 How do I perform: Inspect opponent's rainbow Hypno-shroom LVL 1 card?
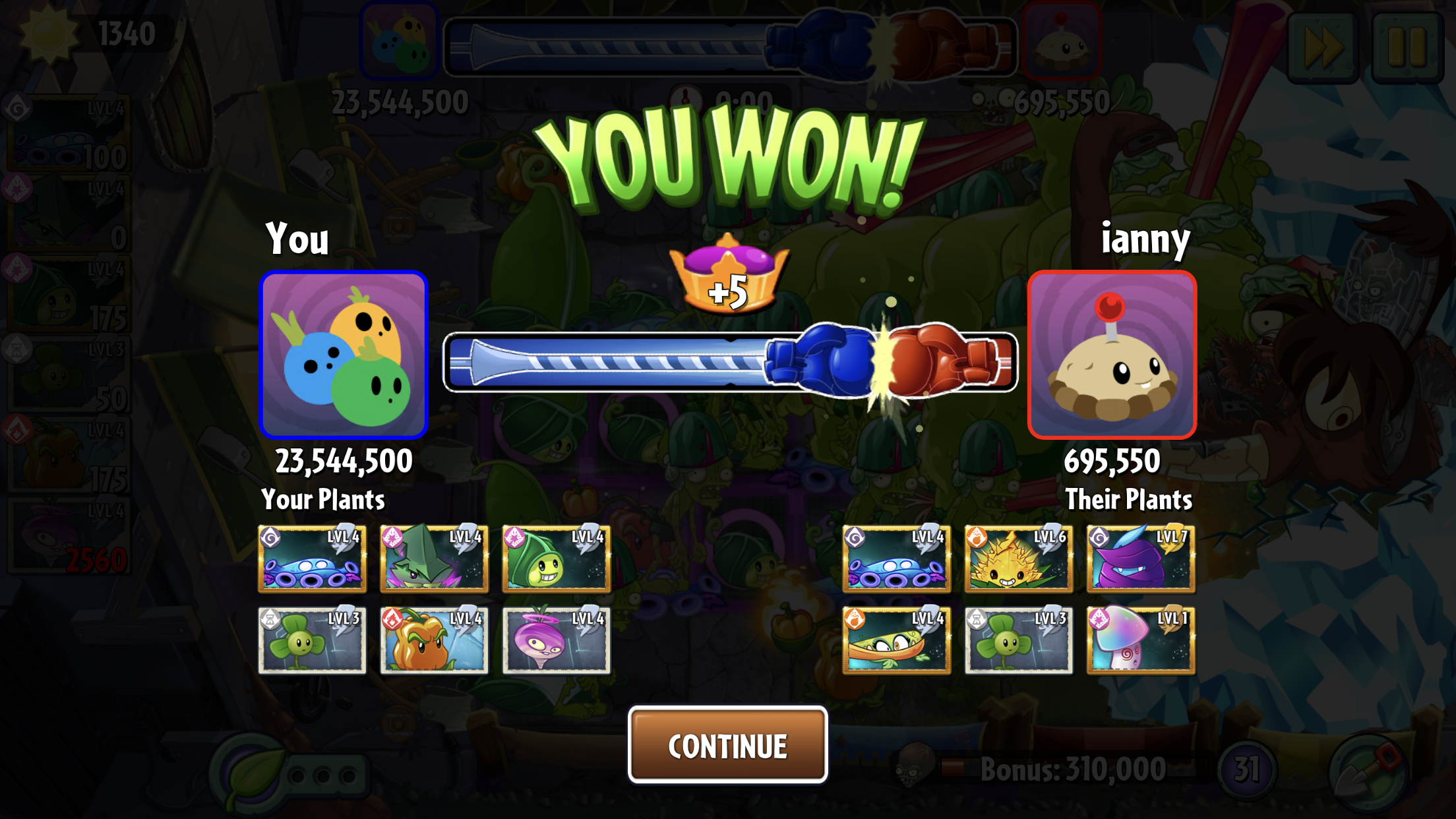[x=1141, y=640]
